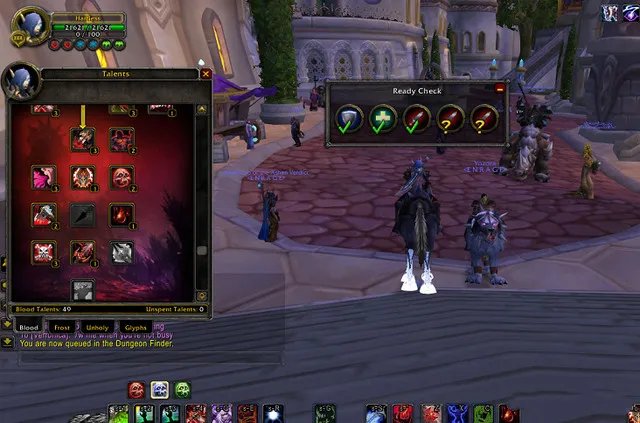Activate the Frost Presence blue stance button
640x423 pixels.
(x=159, y=389)
